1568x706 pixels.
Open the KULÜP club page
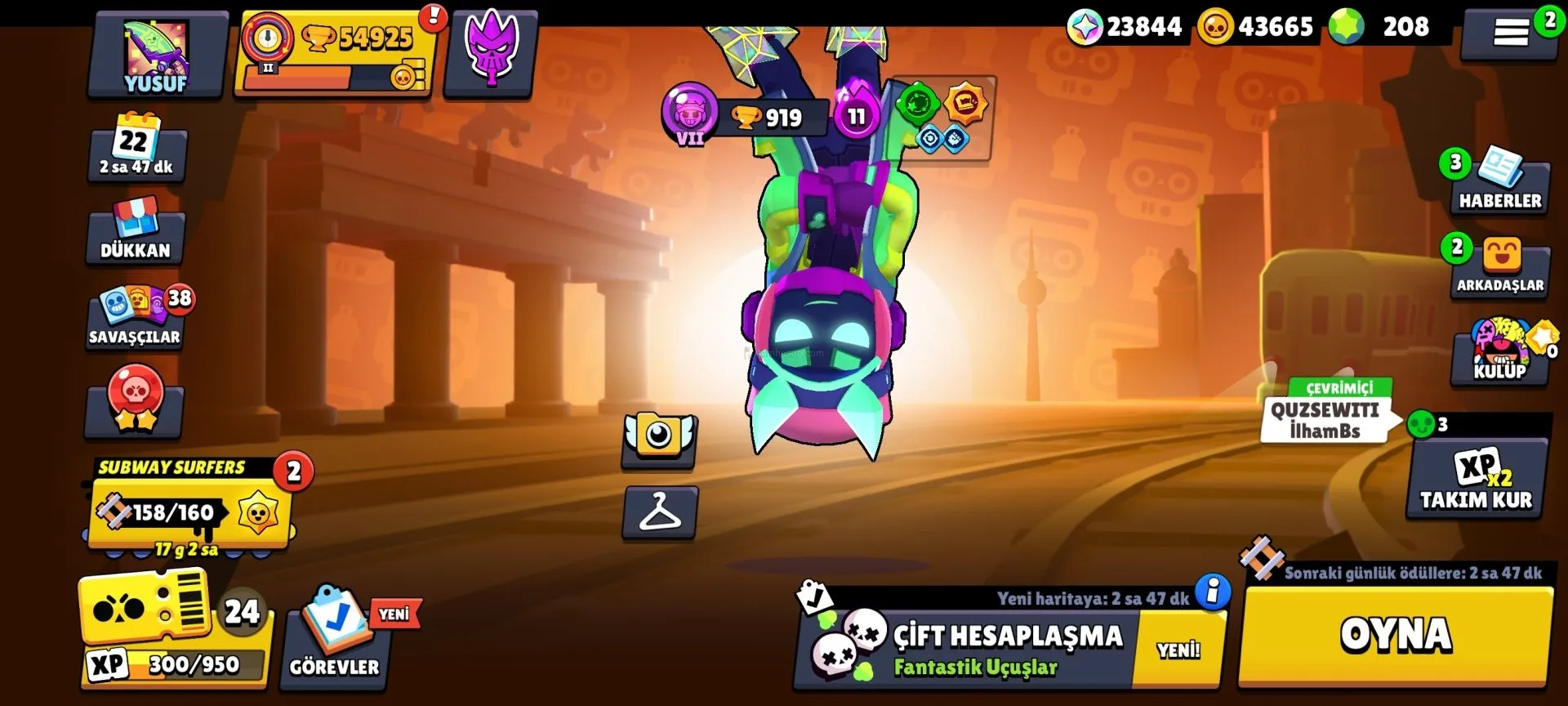(x=1499, y=353)
